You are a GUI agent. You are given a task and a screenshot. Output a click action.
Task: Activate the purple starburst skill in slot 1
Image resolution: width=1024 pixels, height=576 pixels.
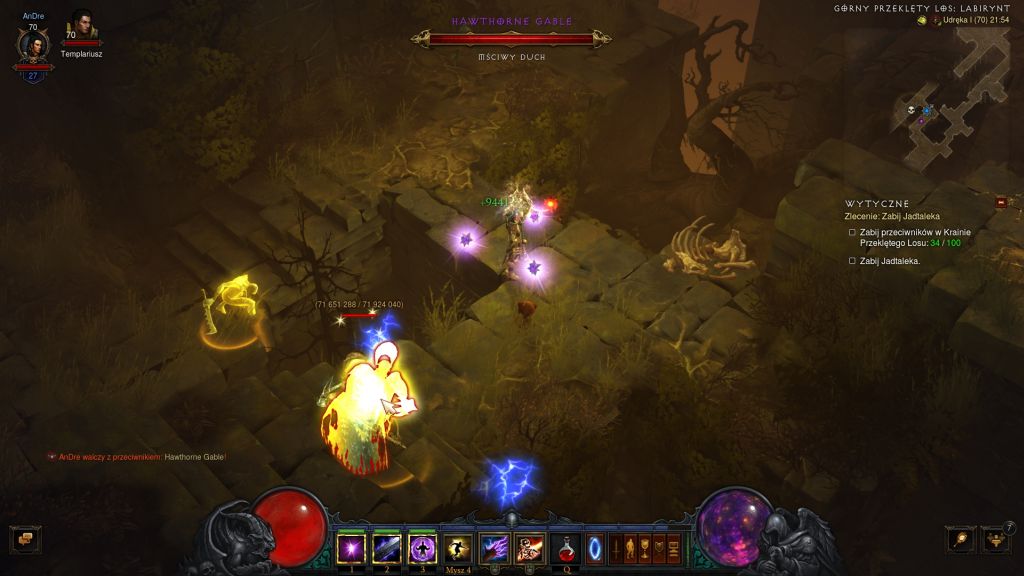[x=351, y=548]
